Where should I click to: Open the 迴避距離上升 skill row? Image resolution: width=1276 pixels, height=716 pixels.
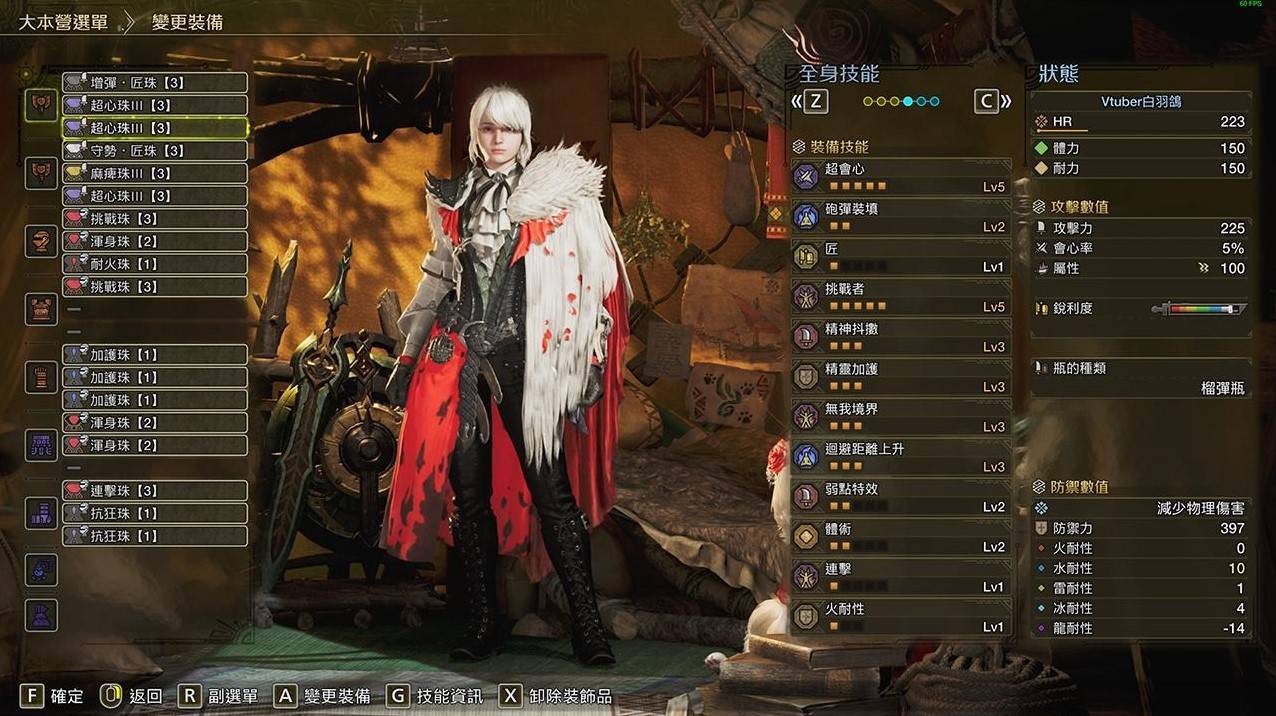tap(900, 457)
